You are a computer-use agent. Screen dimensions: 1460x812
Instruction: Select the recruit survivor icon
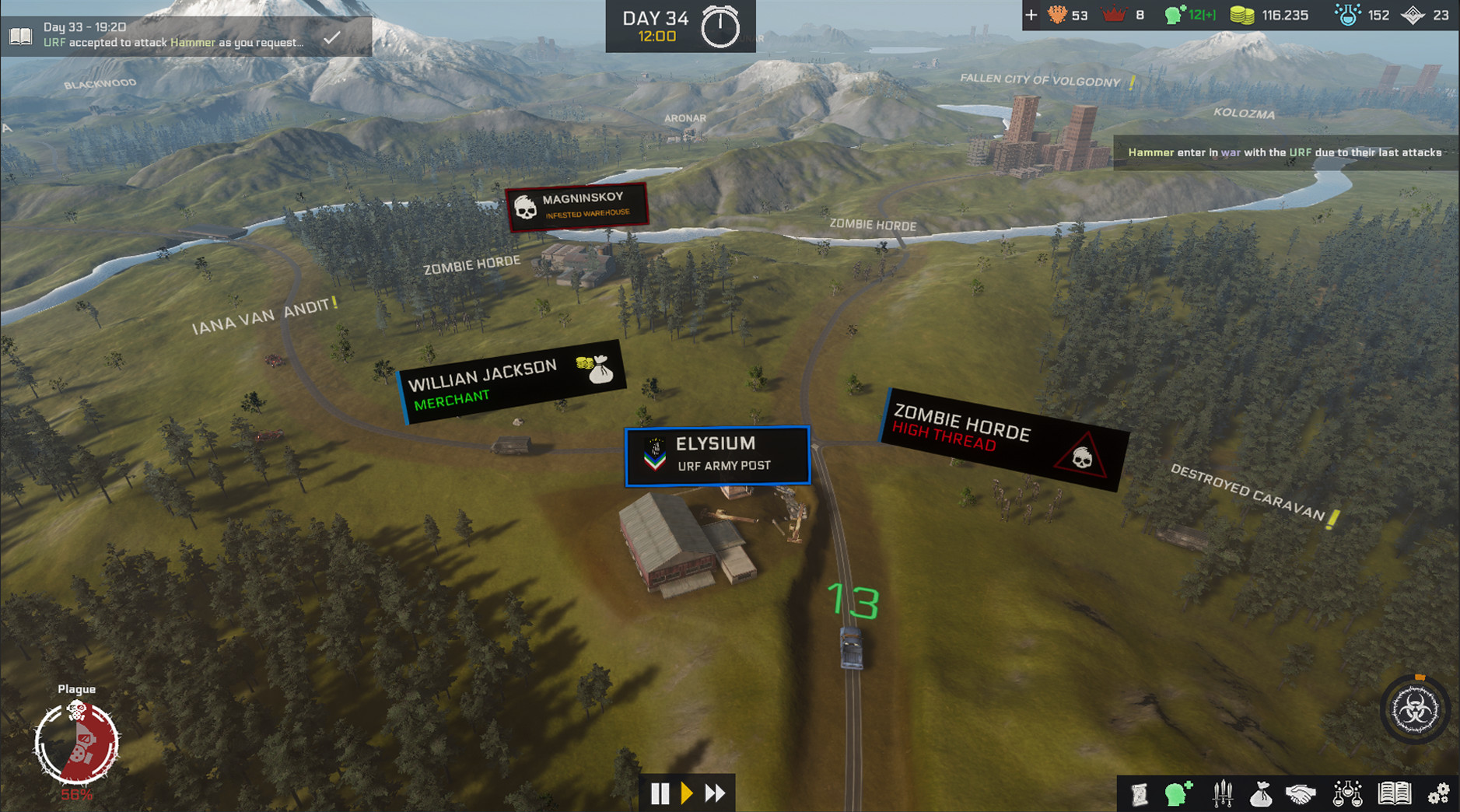pyautogui.click(x=1178, y=793)
